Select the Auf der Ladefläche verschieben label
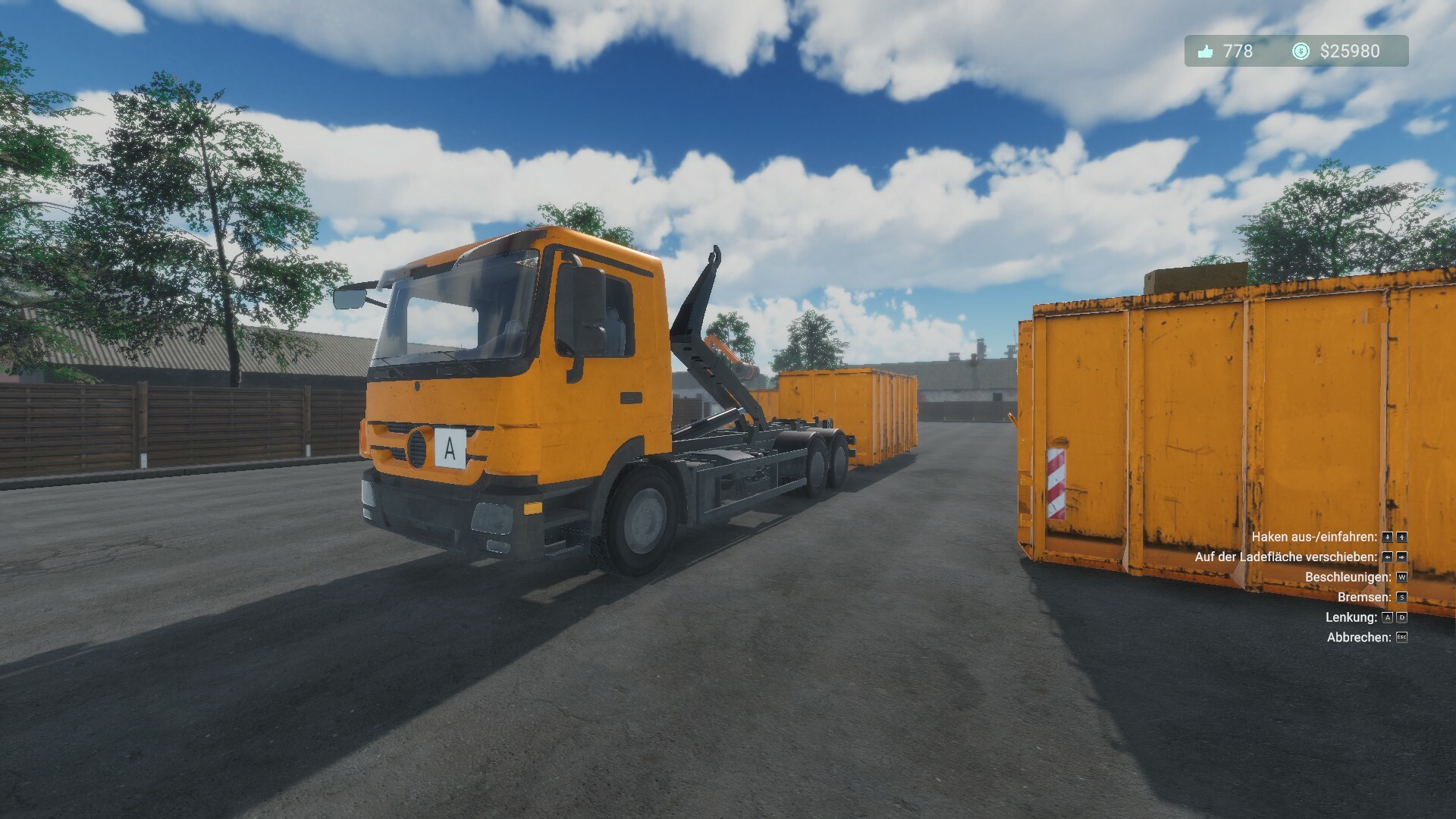 [1288, 557]
